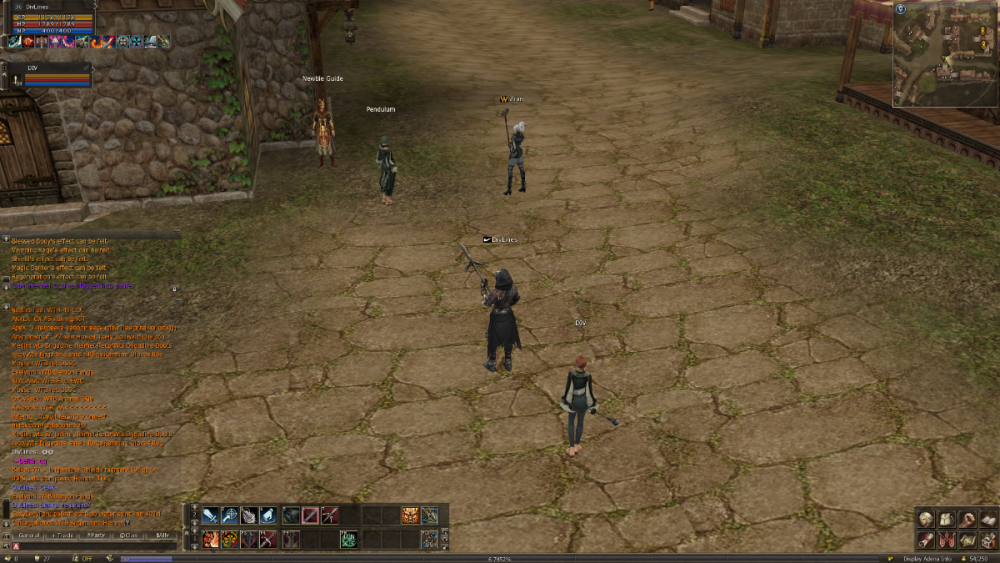This screenshot has width=1000, height=563.
Task: Activate the golden lion face skill
Action: tap(410, 516)
